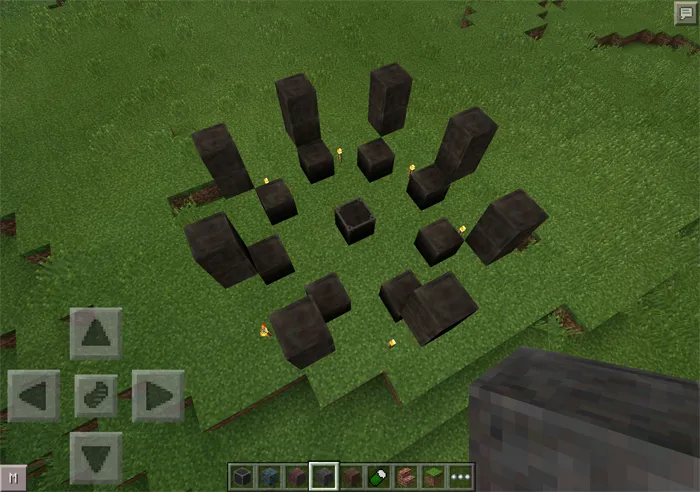Tap the left arrow movement button
This screenshot has height=492, width=700.
[x=33, y=396]
